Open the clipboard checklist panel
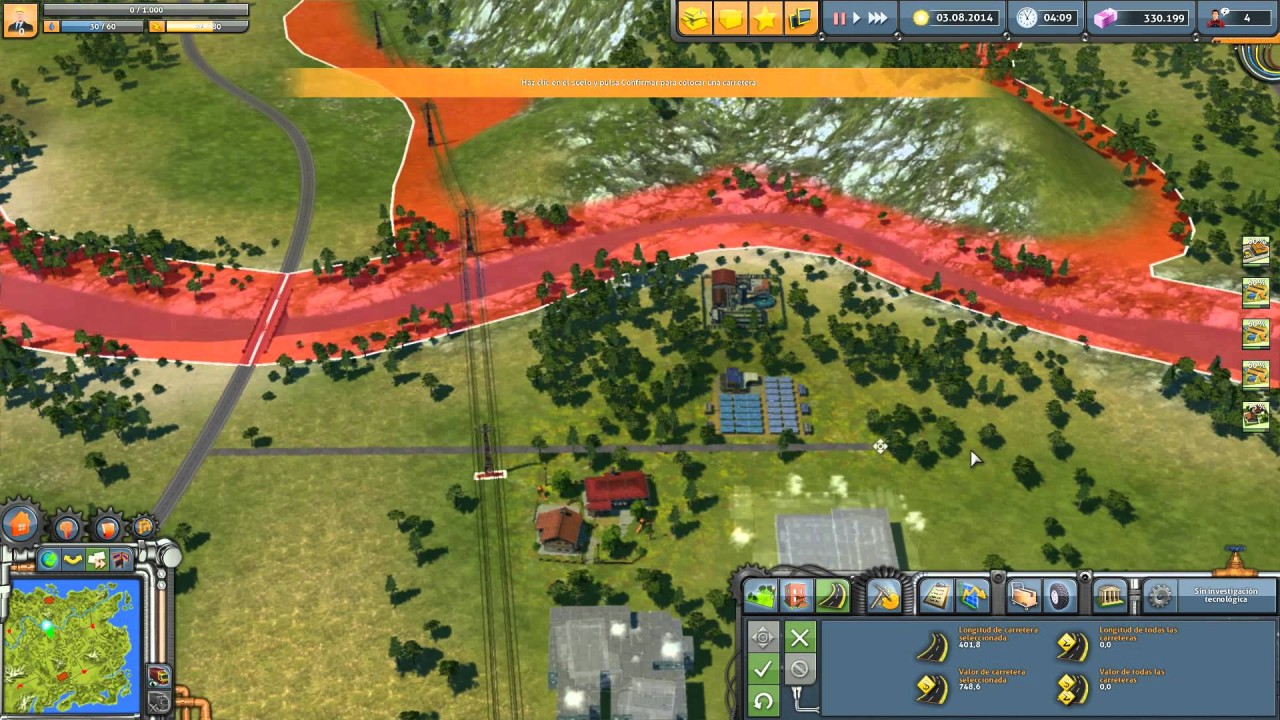This screenshot has width=1280, height=720. click(936, 596)
